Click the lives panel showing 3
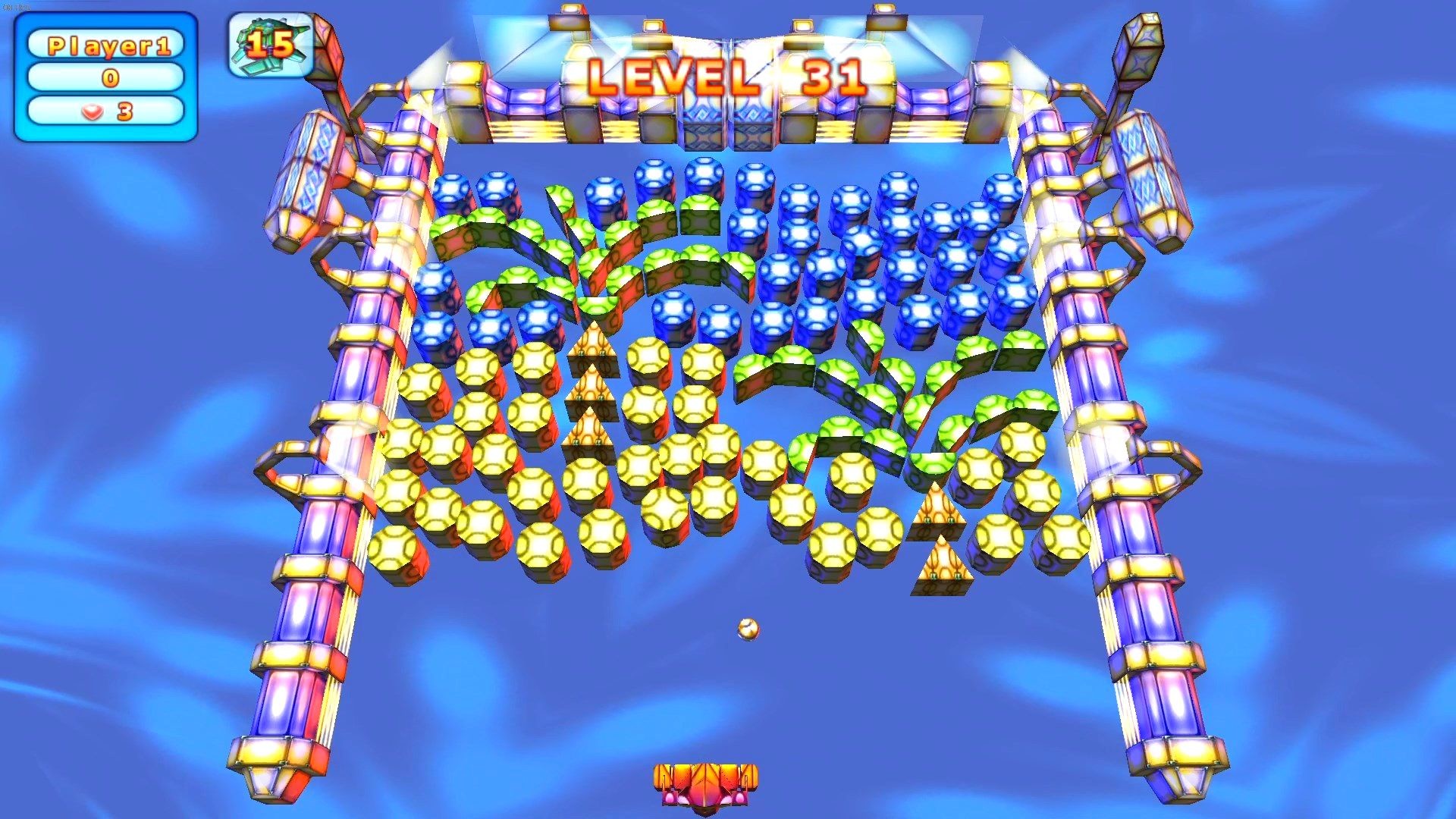Screen dimensions: 1456x819 point(106,111)
